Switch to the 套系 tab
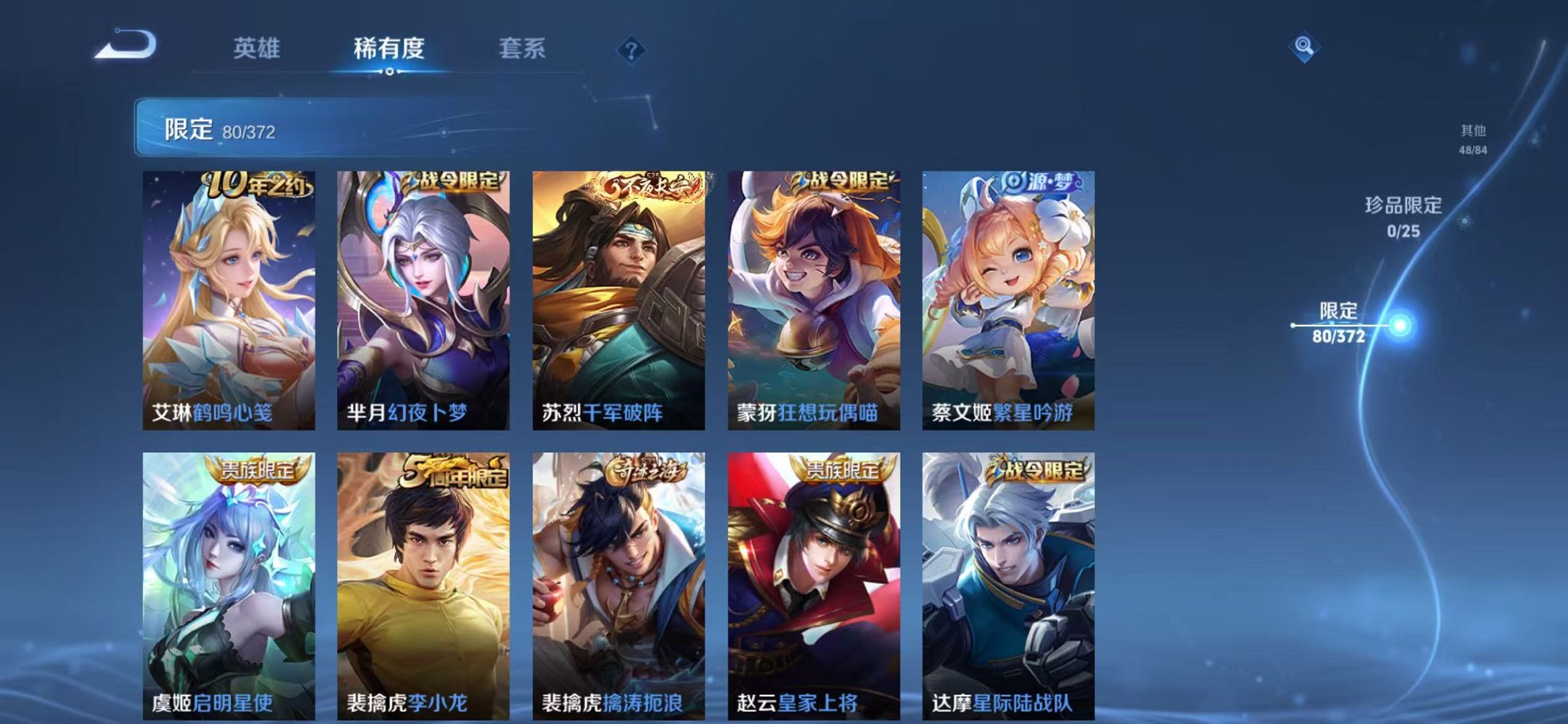Screen dimensions: 1568x724 (522, 50)
